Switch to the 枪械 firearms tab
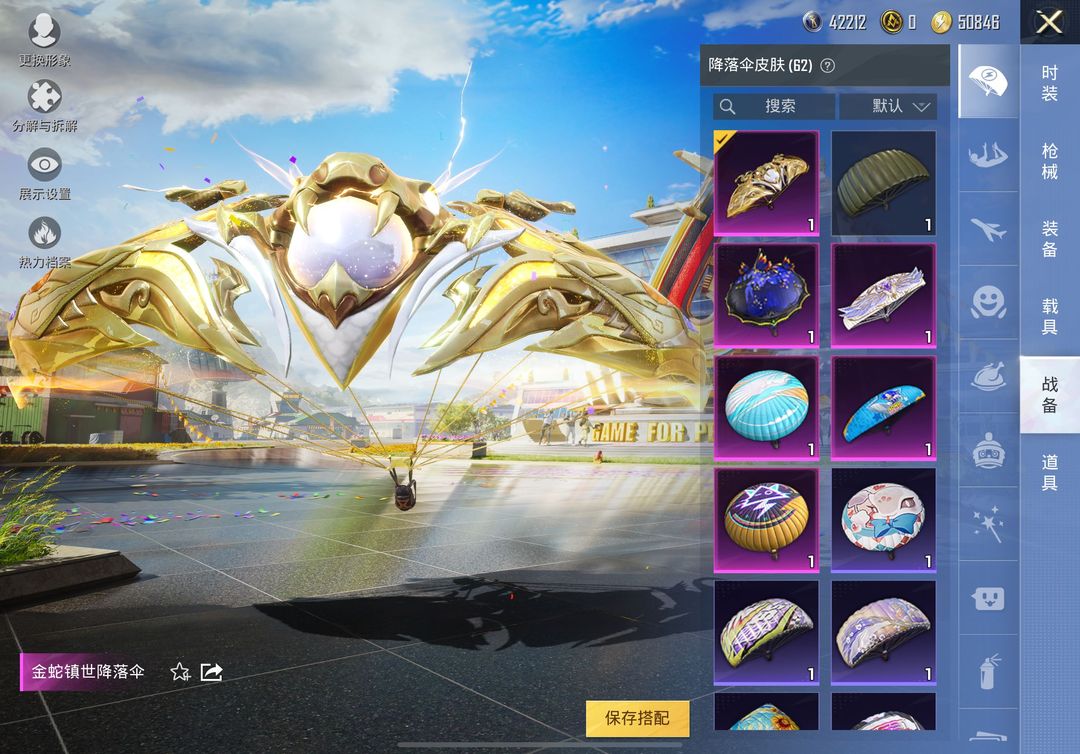This screenshot has height=754, width=1080. point(1049,161)
